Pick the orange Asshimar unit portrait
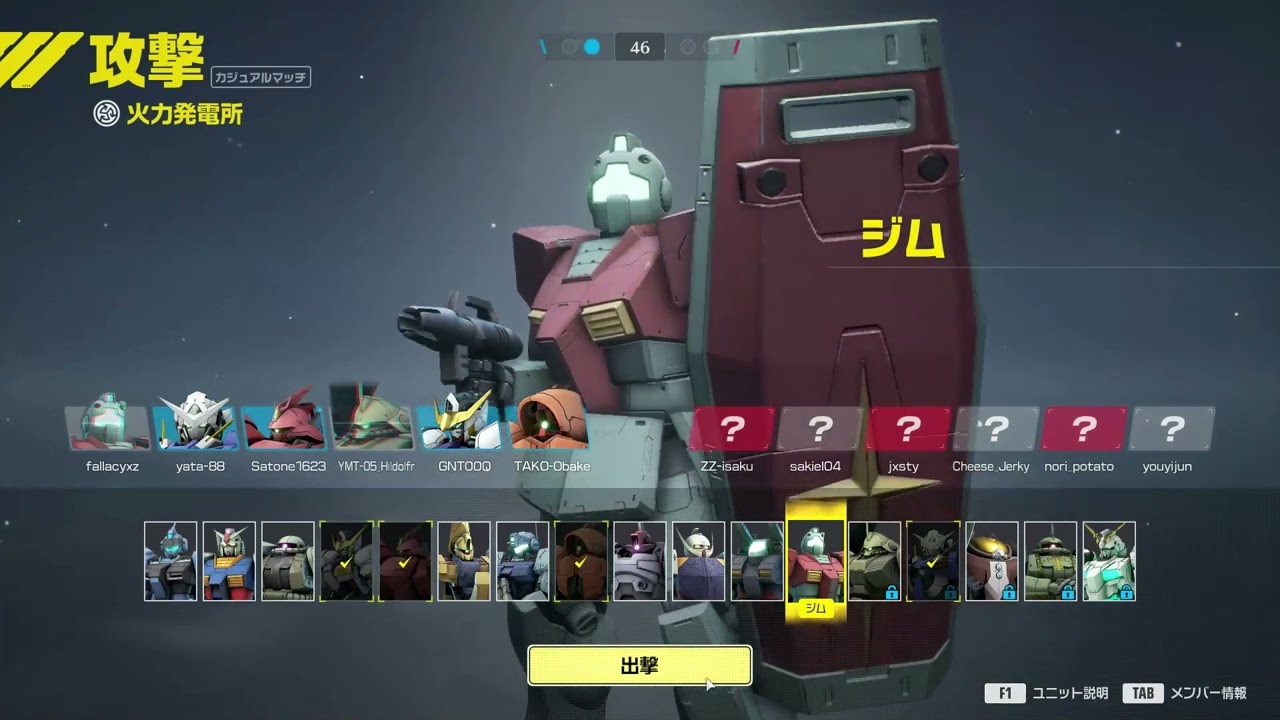Screen dimensions: 1280x720 [x=582, y=561]
